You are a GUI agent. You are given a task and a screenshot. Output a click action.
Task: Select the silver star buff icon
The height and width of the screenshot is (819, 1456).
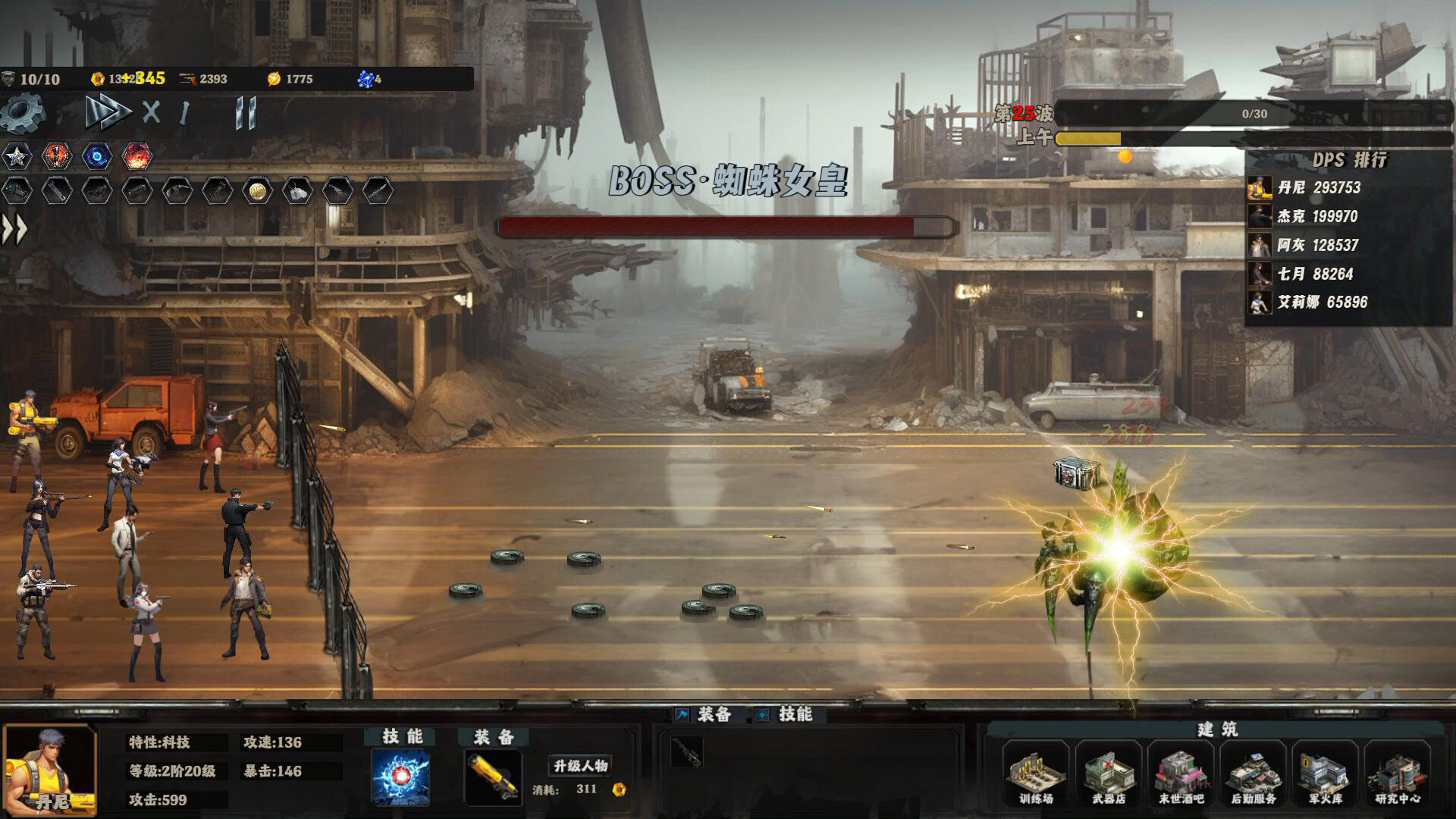17,156
